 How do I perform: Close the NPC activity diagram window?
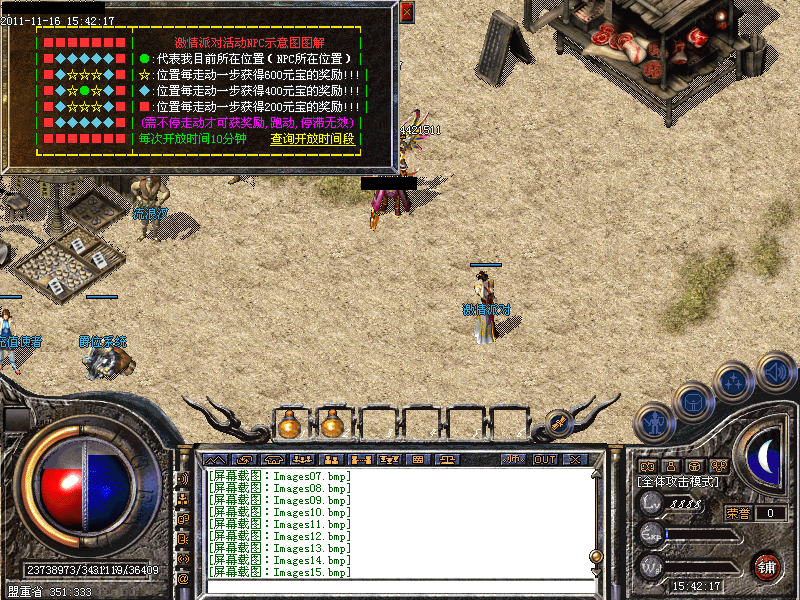pyautogui.click(x=406, y=12)
